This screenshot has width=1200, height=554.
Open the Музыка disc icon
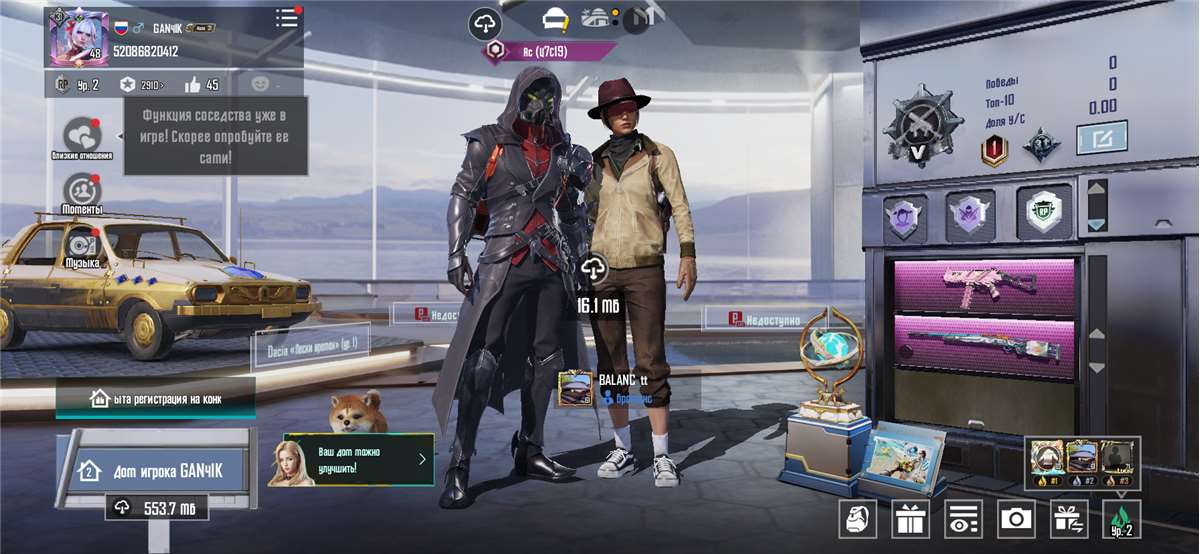click(x=82, y=243)
